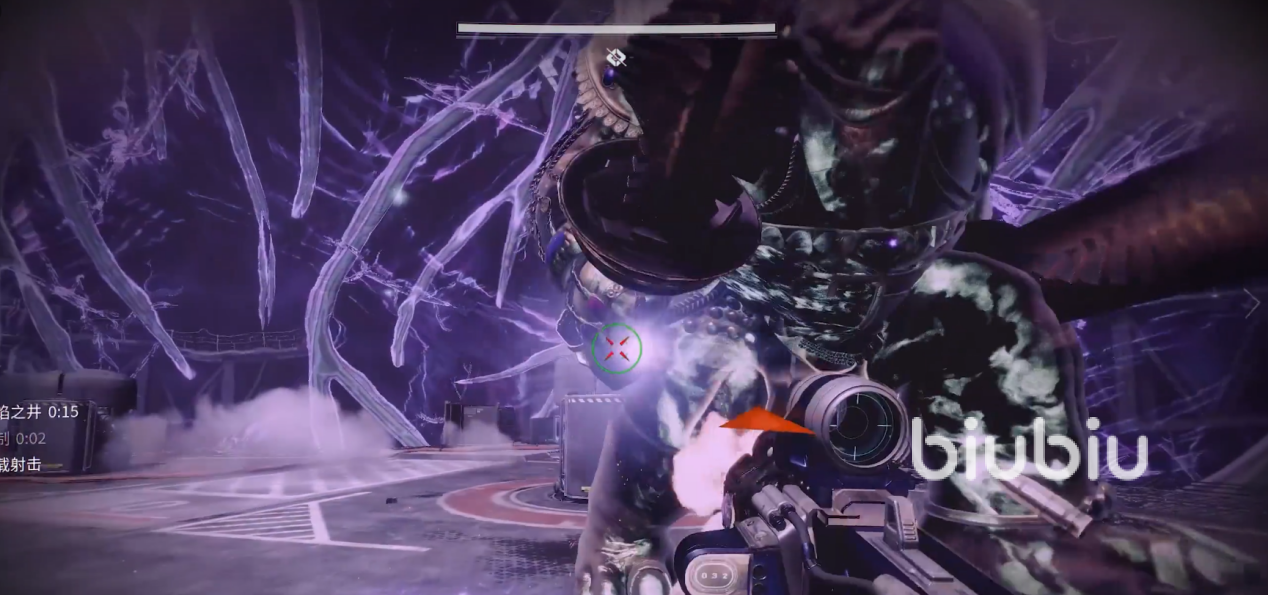
Task: Click the right chevron next-image arrow
Action: click(1251, 302)
